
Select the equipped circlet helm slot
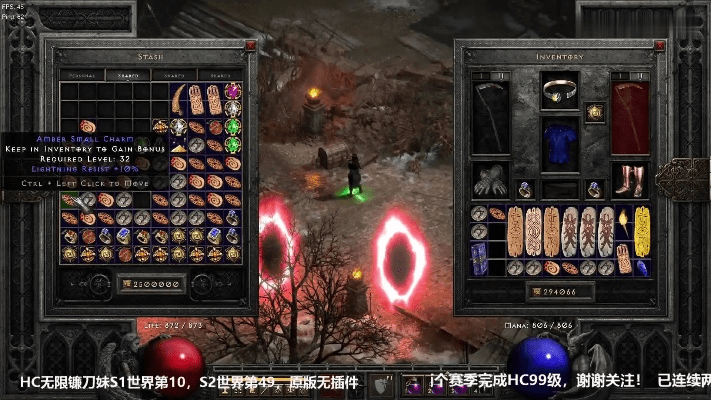click(x=561, y=91)
